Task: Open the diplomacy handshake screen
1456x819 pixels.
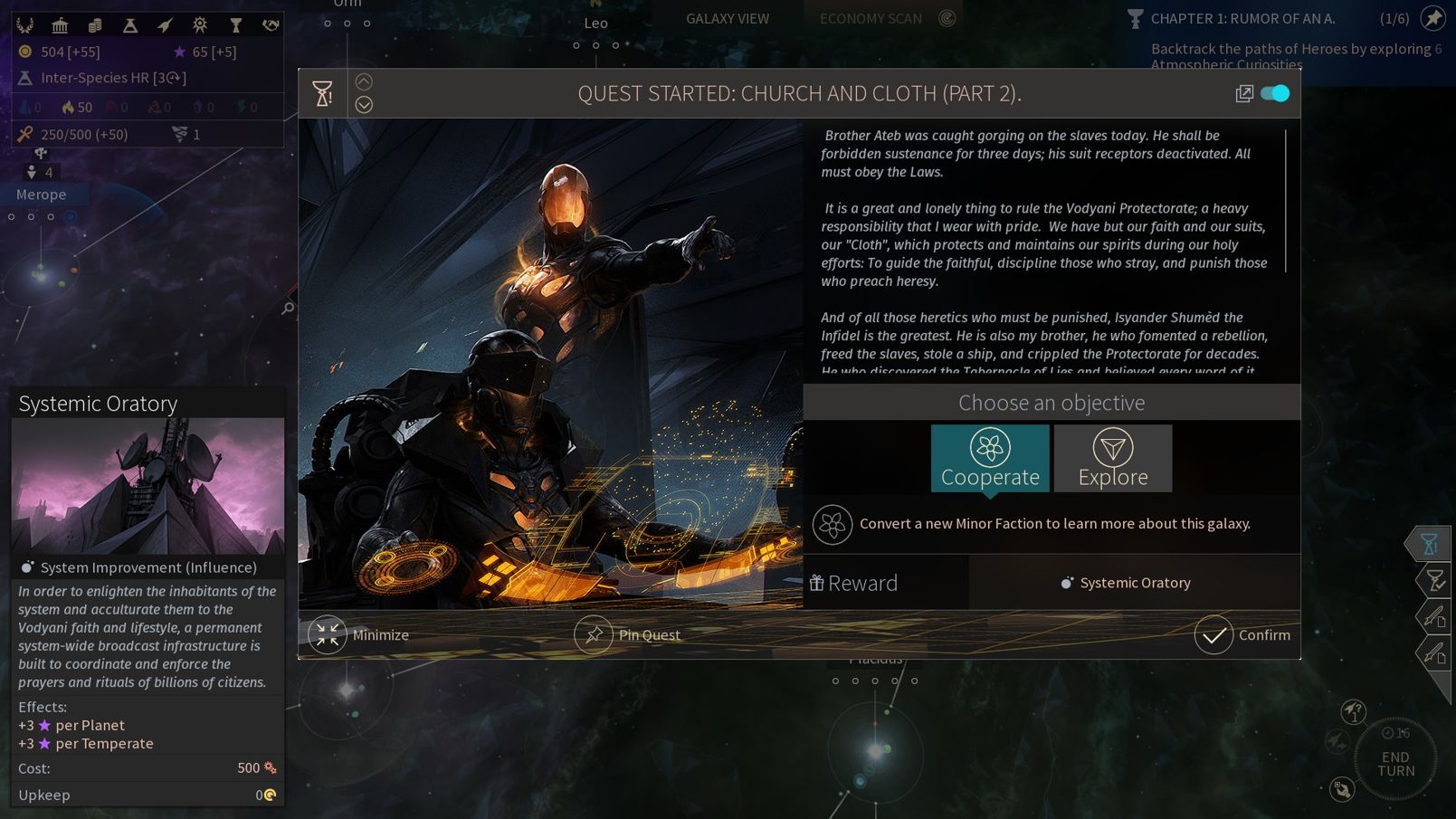Action: click(270, 25)
